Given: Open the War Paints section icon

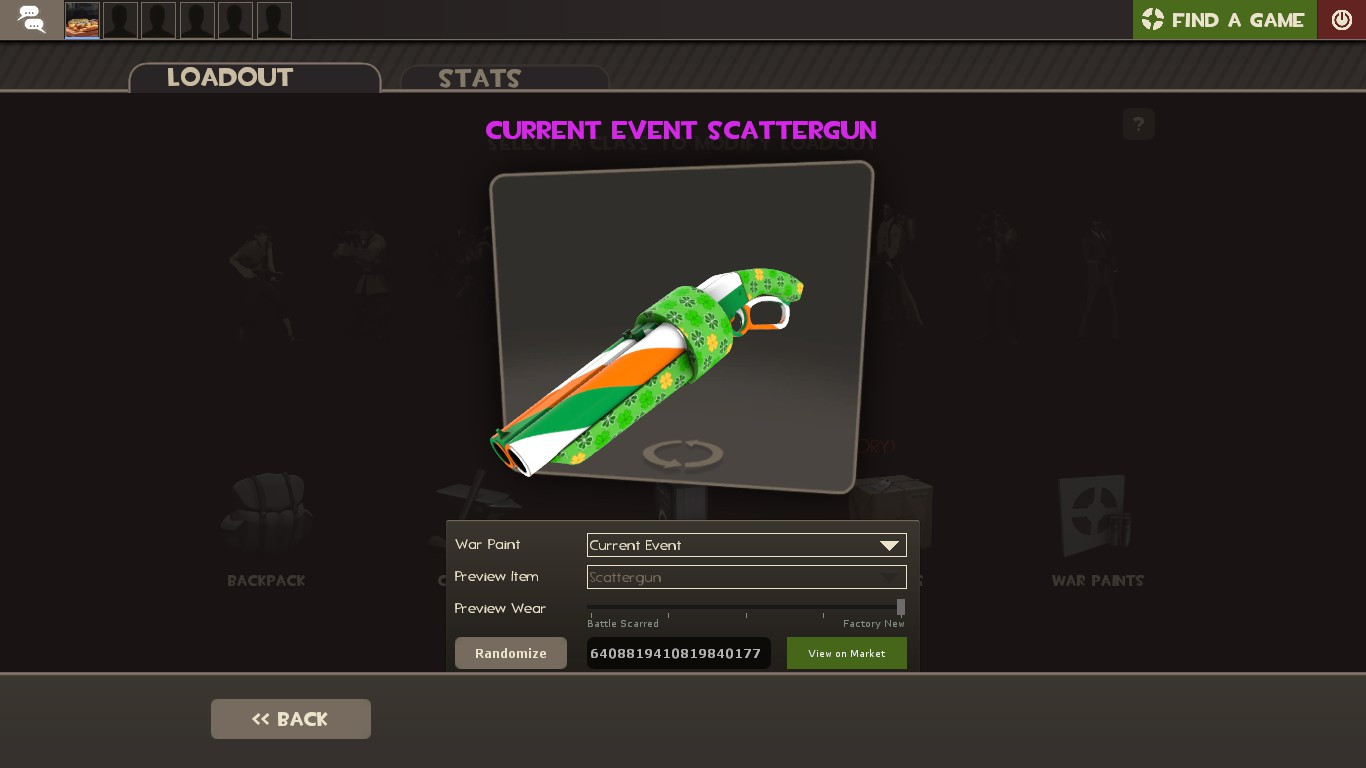Looking at the screenshot, I should 1096,515.
